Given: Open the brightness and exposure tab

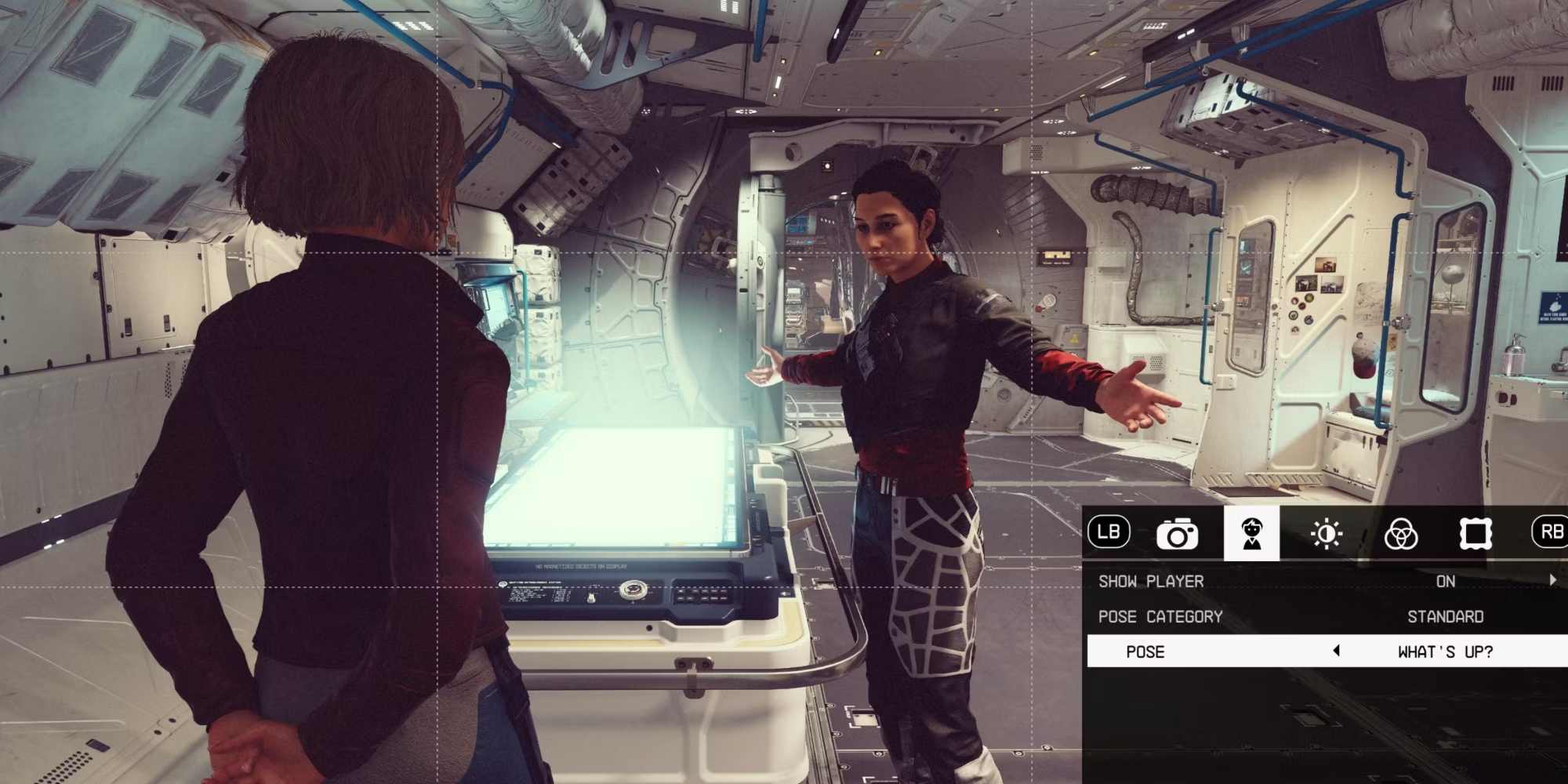Looking at the screenshot, I should click(1326, 535).
